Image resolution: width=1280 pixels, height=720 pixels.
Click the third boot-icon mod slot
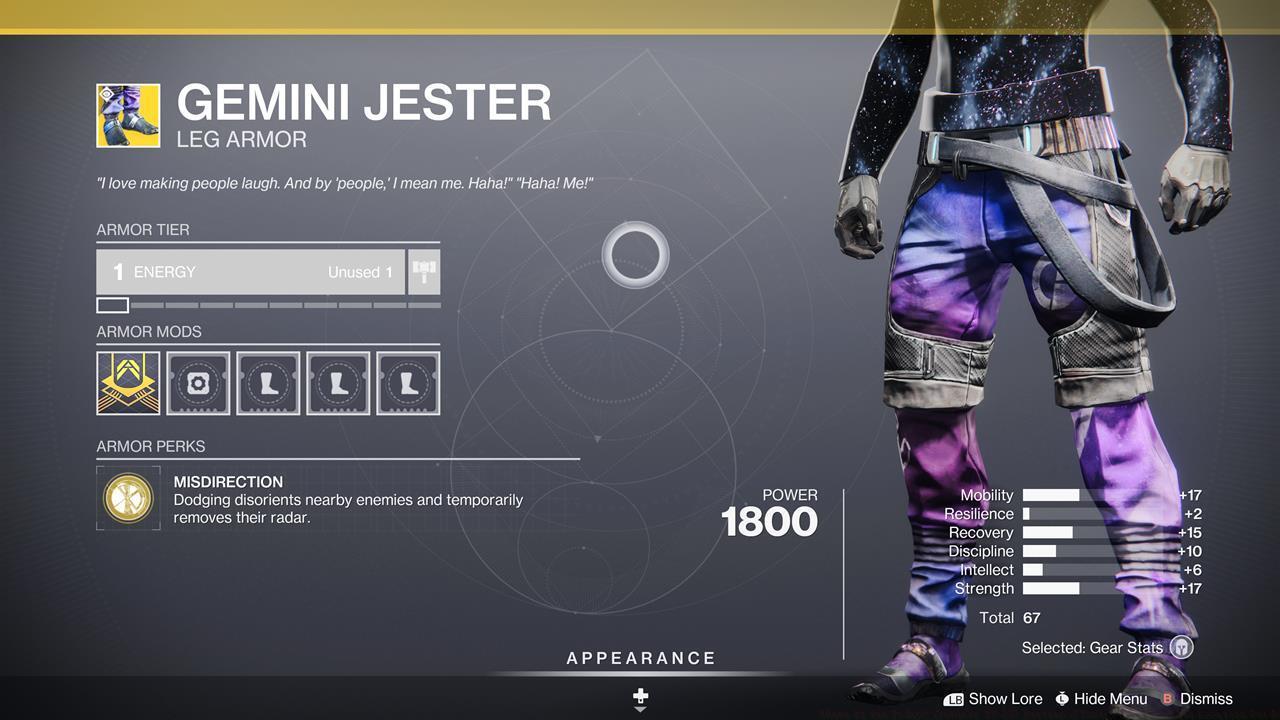pos(408,383)
